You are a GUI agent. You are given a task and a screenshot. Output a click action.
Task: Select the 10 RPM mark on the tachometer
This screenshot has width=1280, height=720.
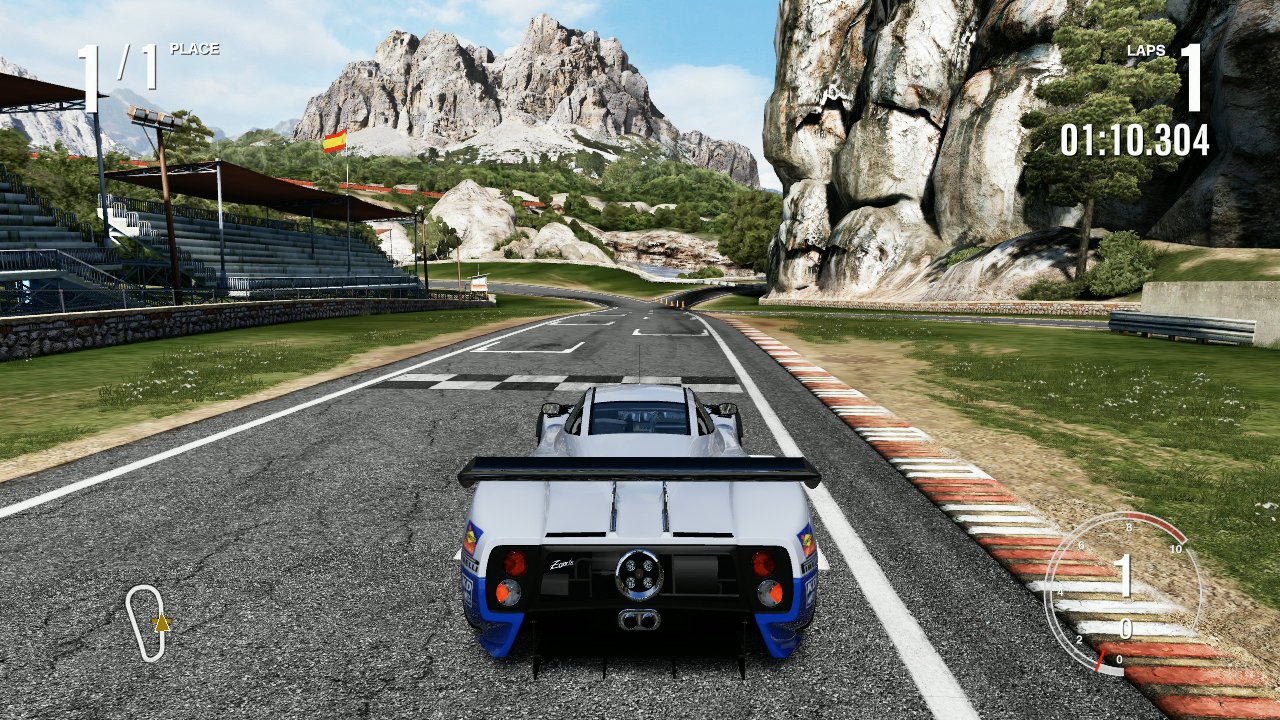click(x=1176, y=548)
